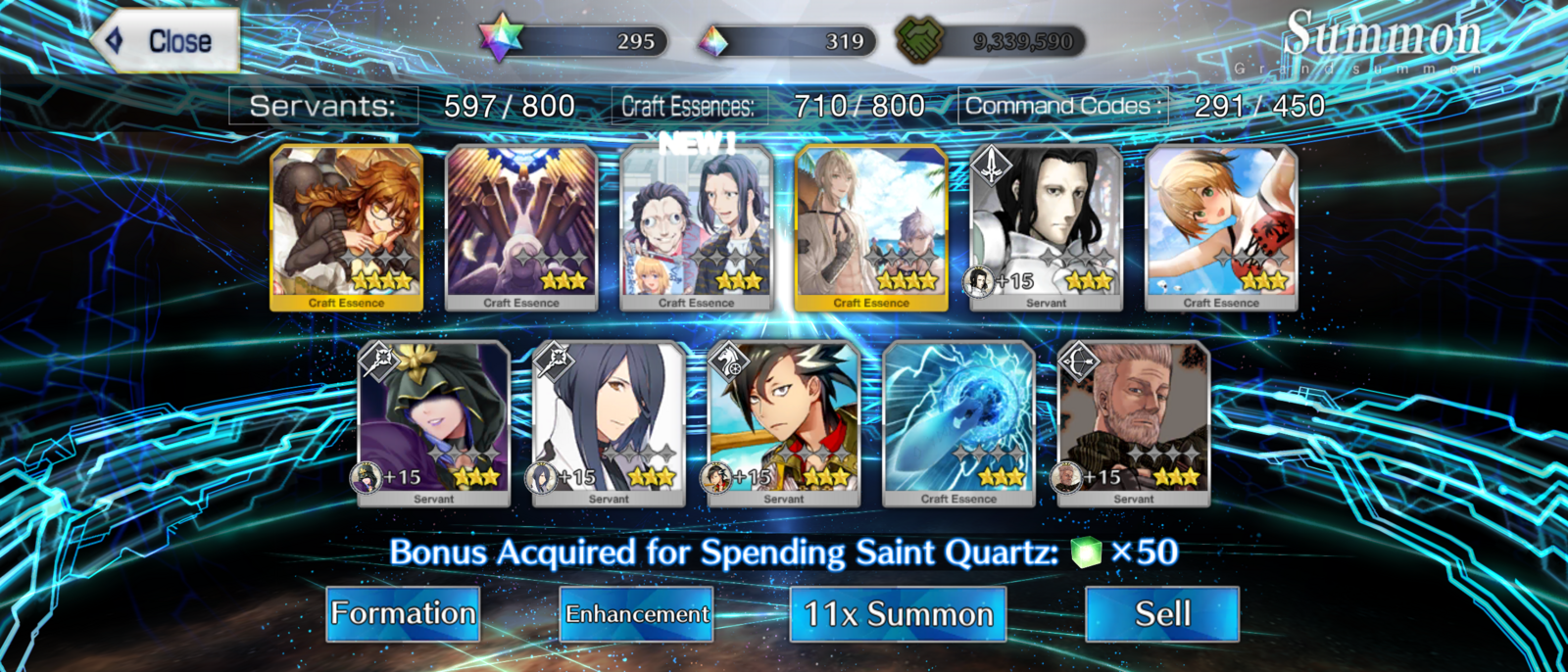
Task: Open the NEW craft essence card
Action: [x=697, y=227]
